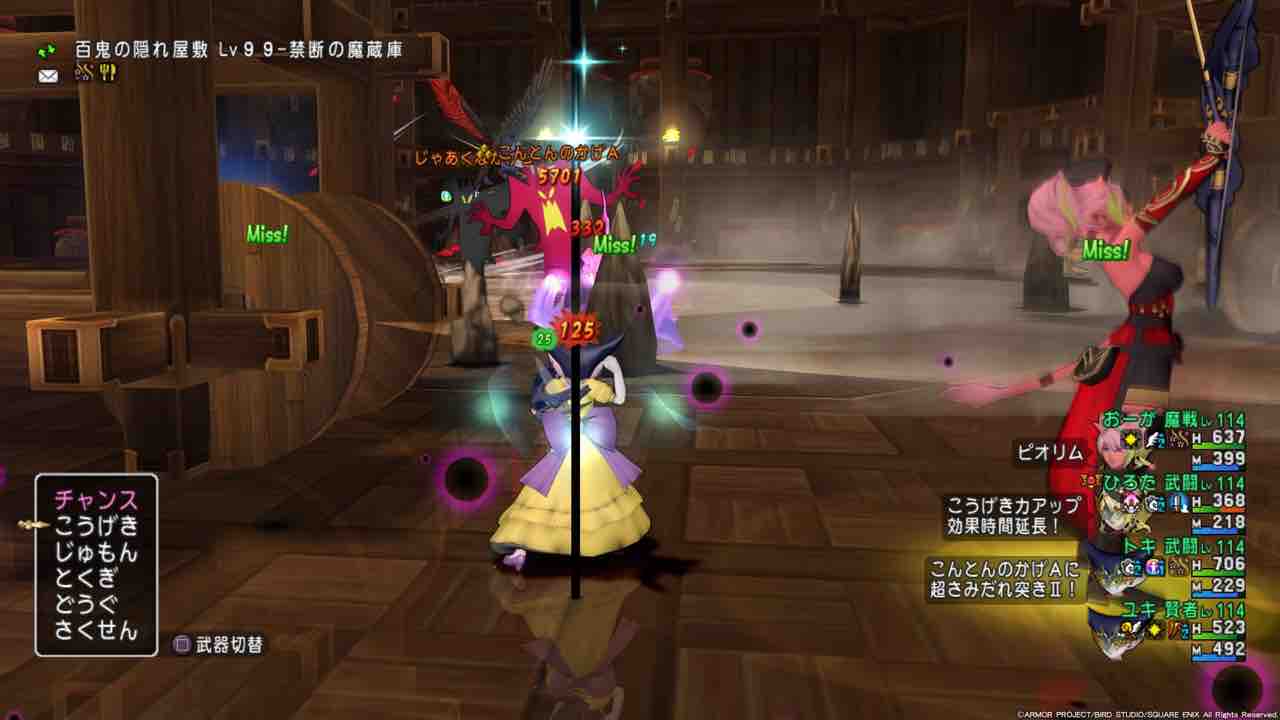This screenshot has width=1280, height=720.
Task: Click the green crossed arrows battle icon
Action: [46, 50]
